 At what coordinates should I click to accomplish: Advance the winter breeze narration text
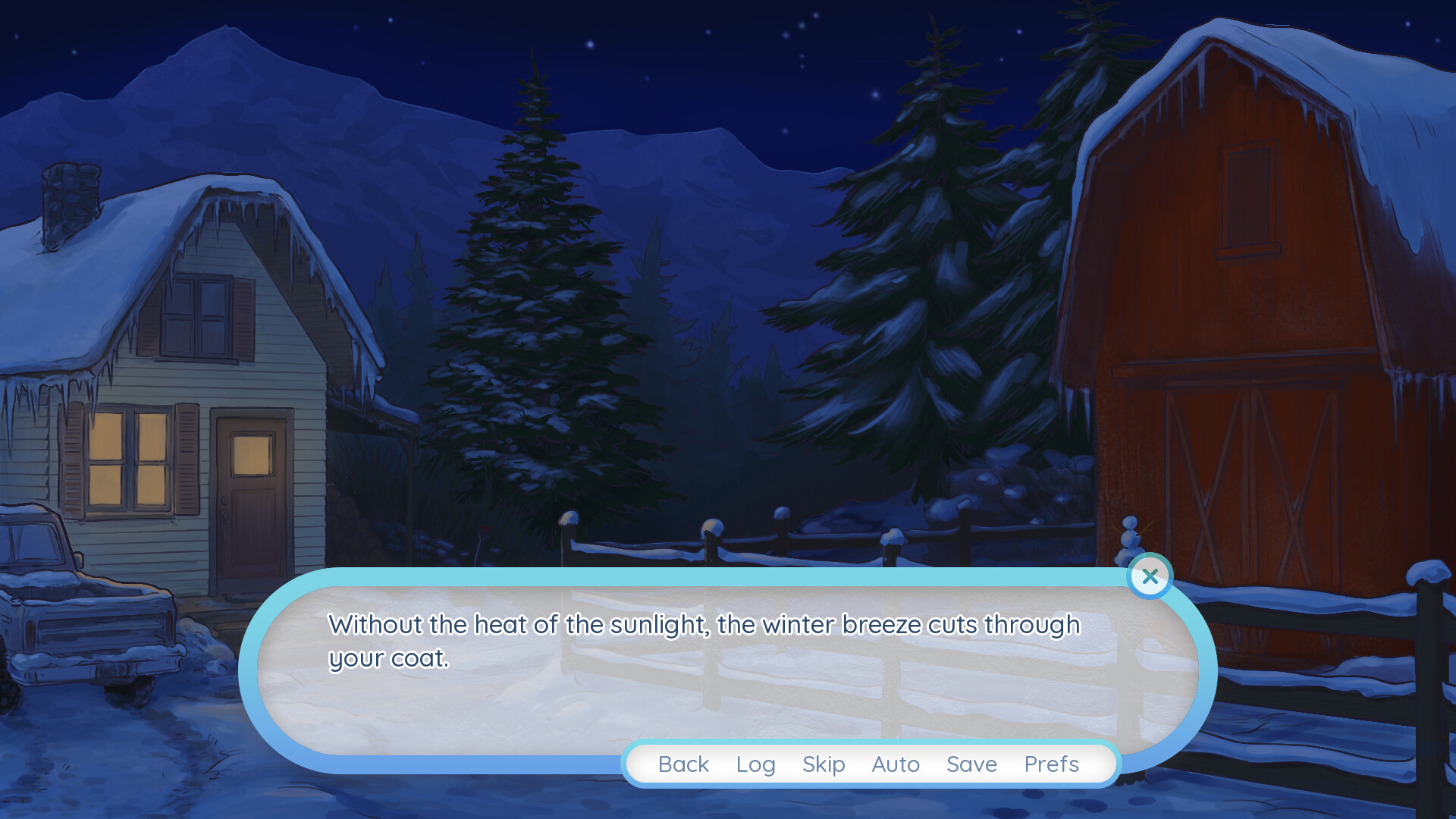click(x=704, y=642)
